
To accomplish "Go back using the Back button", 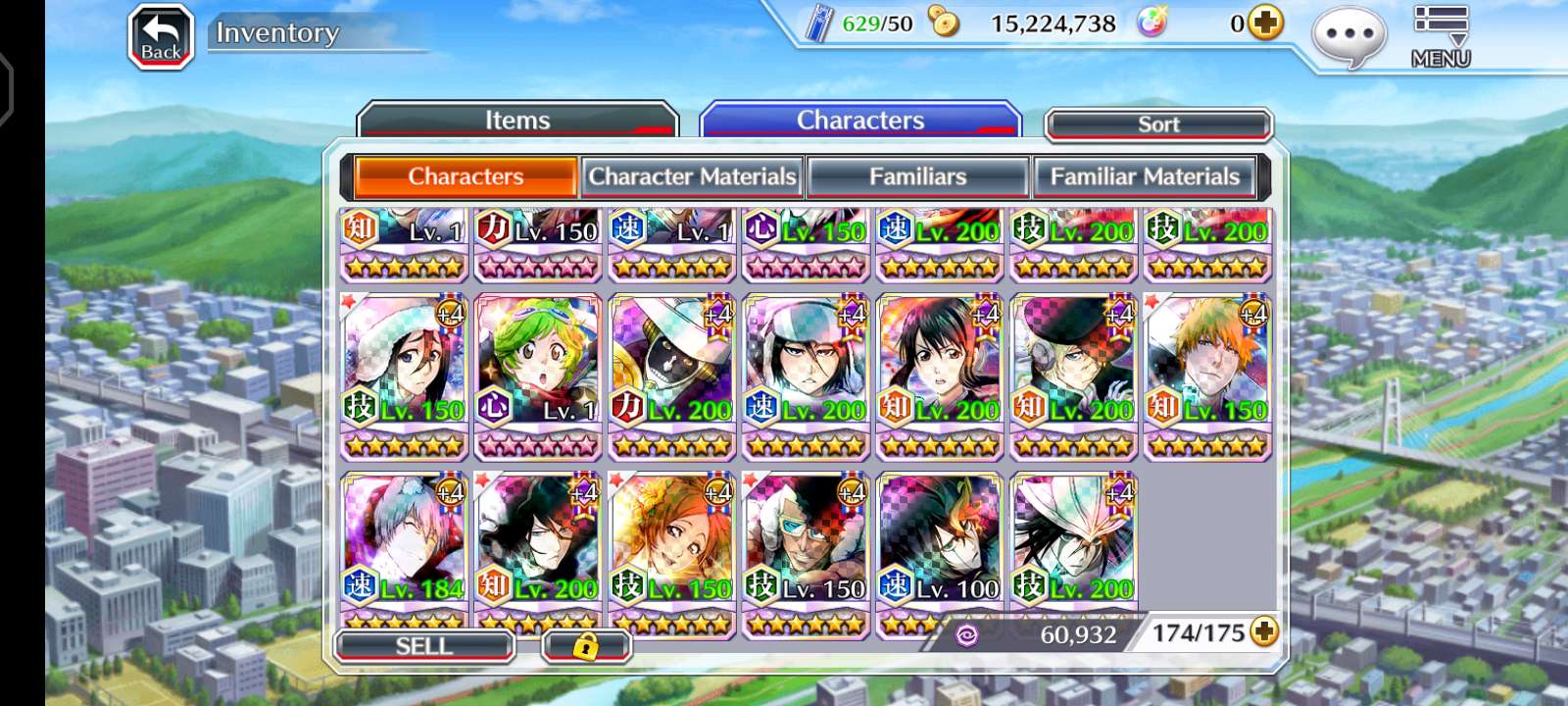I will pos(161,38).
